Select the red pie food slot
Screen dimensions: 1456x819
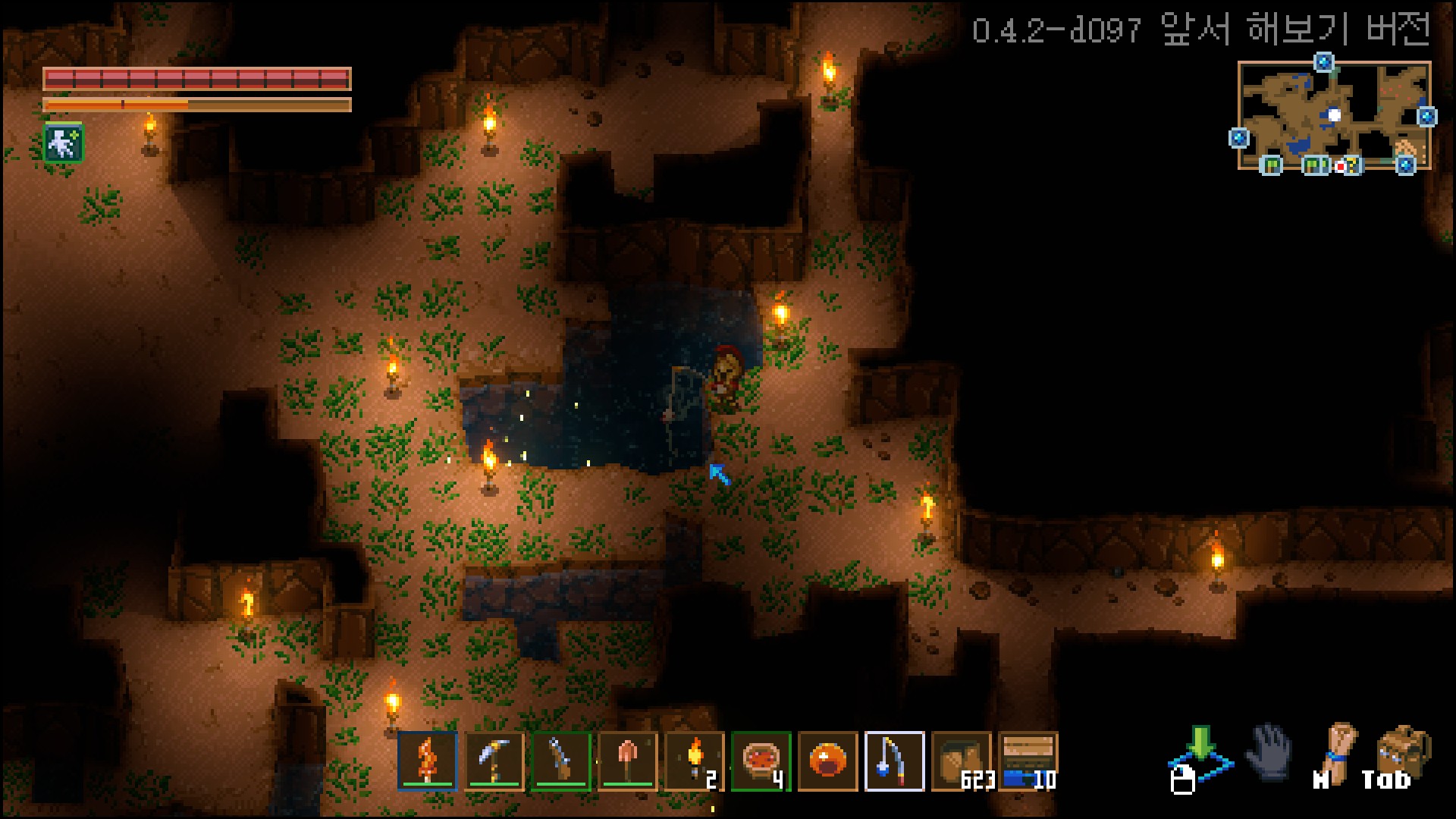pos(761,761)
